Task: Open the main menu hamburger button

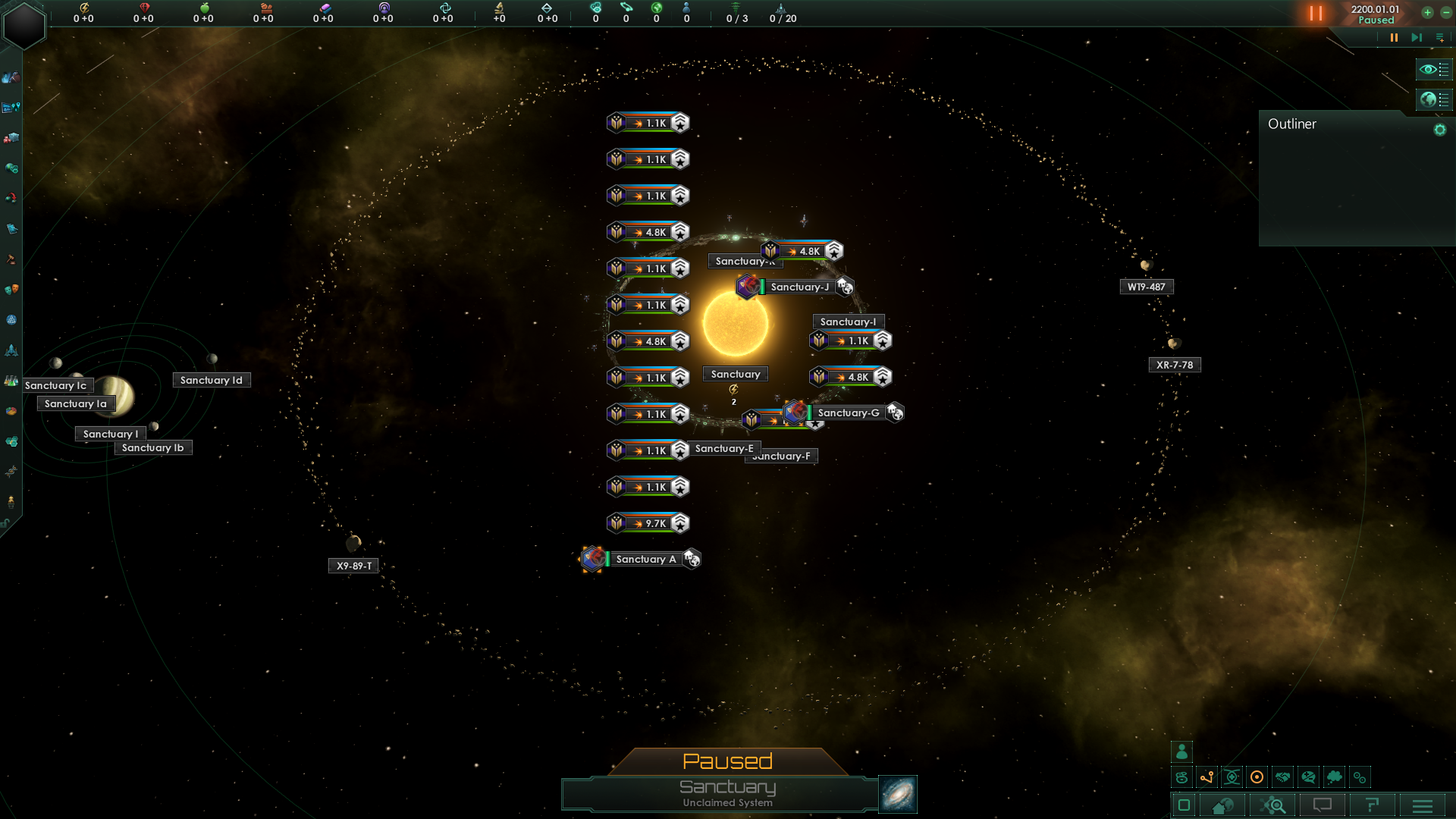Action: tap(1423, 805)
